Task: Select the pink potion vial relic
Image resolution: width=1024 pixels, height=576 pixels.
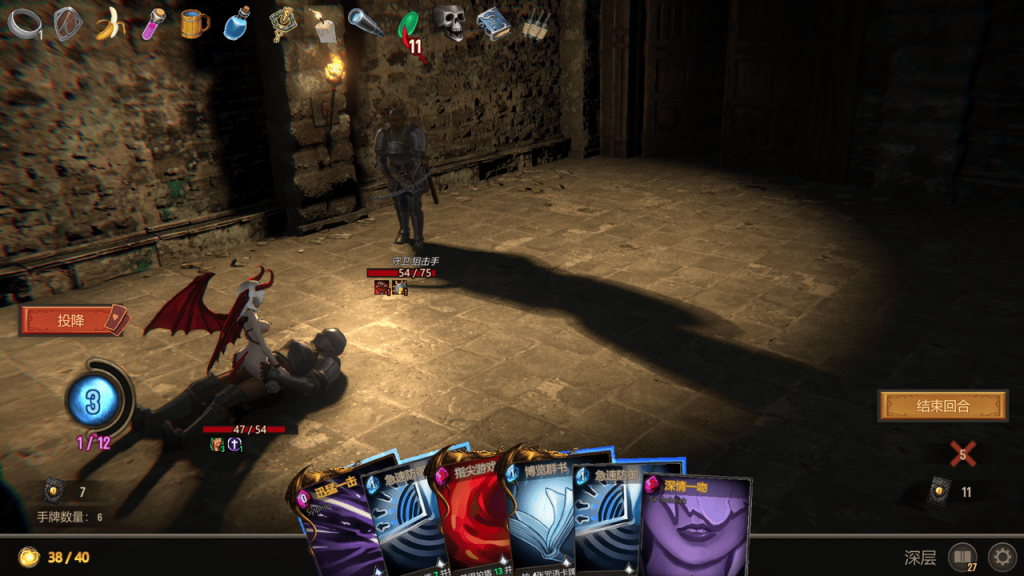Action: tap(153, 23)
